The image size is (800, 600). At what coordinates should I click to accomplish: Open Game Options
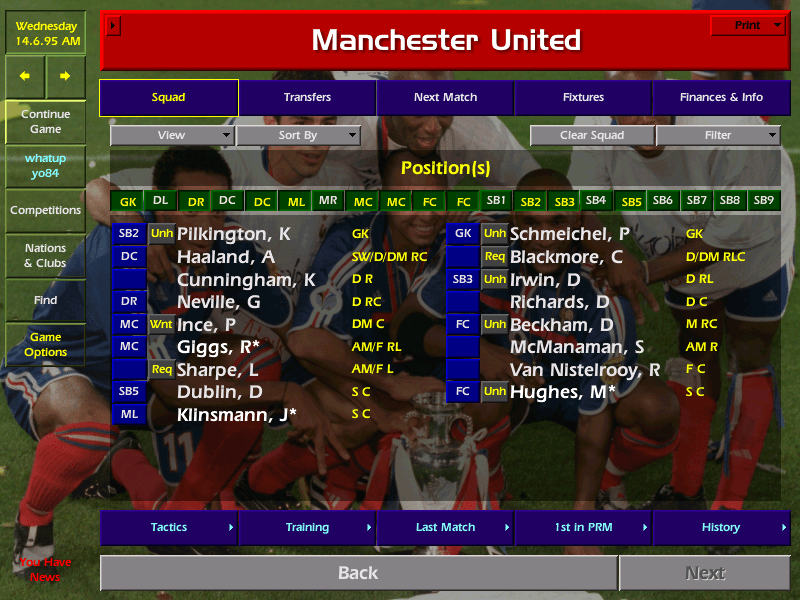point(45,345)
